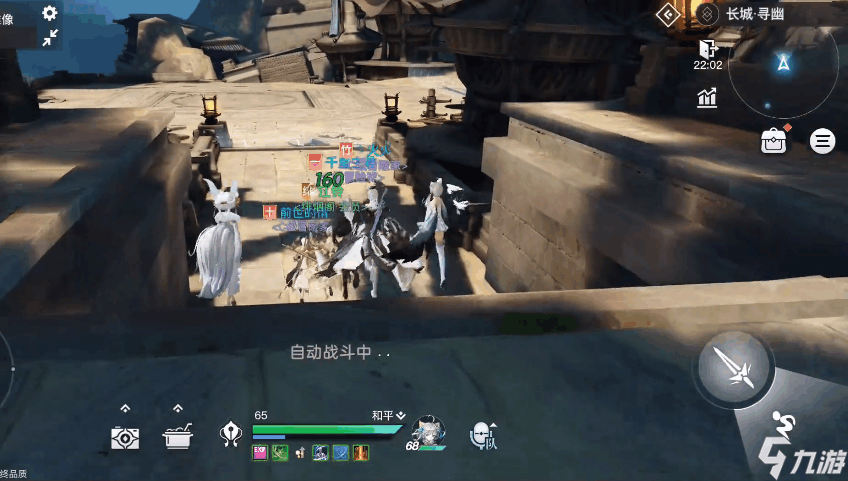Toggle the 和平 peace mode dropdown

pos(388,415)
